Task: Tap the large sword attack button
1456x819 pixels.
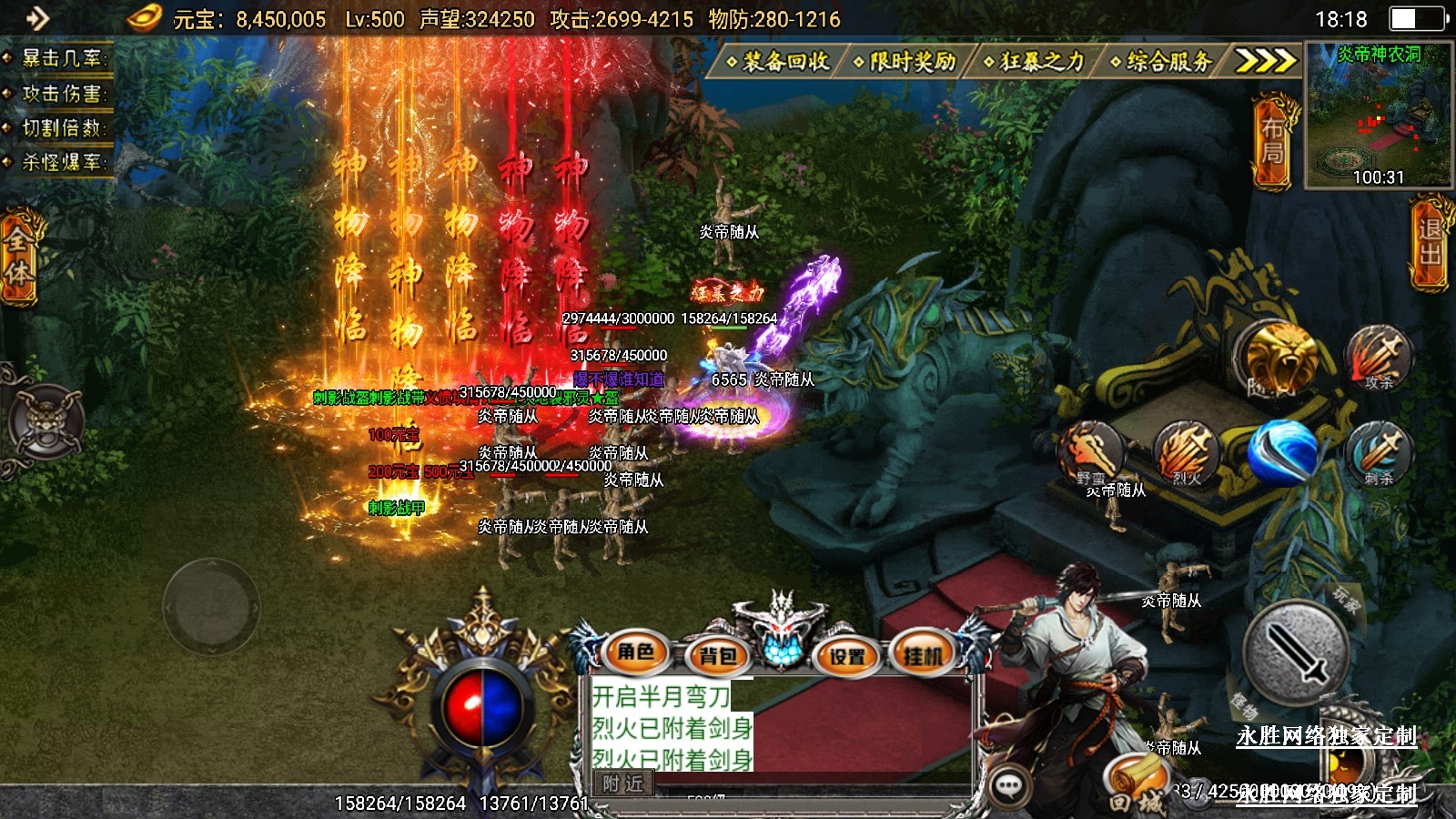Action: tap(1295, 652)
